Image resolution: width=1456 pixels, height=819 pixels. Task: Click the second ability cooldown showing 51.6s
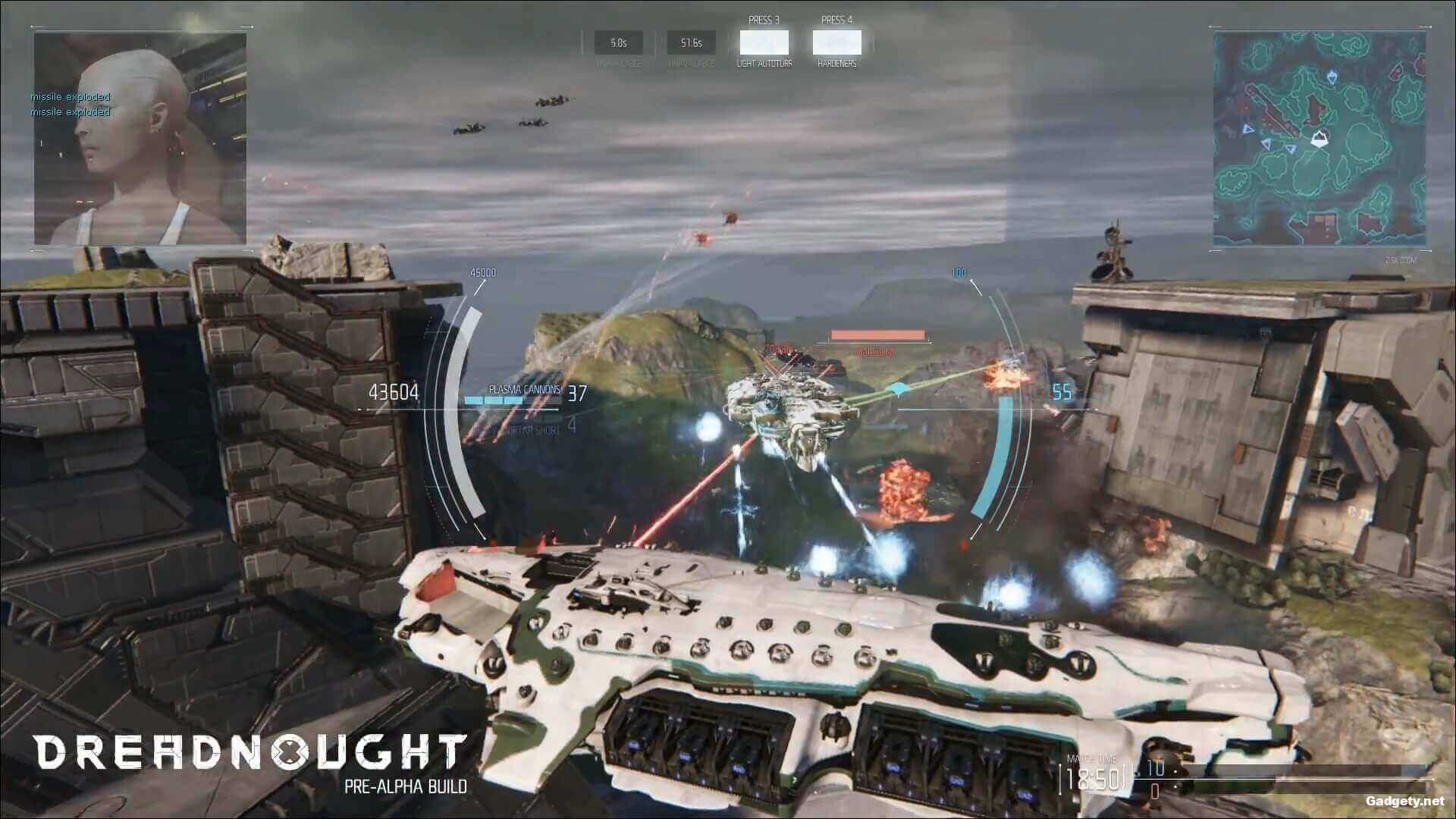[x=690, y=42]
